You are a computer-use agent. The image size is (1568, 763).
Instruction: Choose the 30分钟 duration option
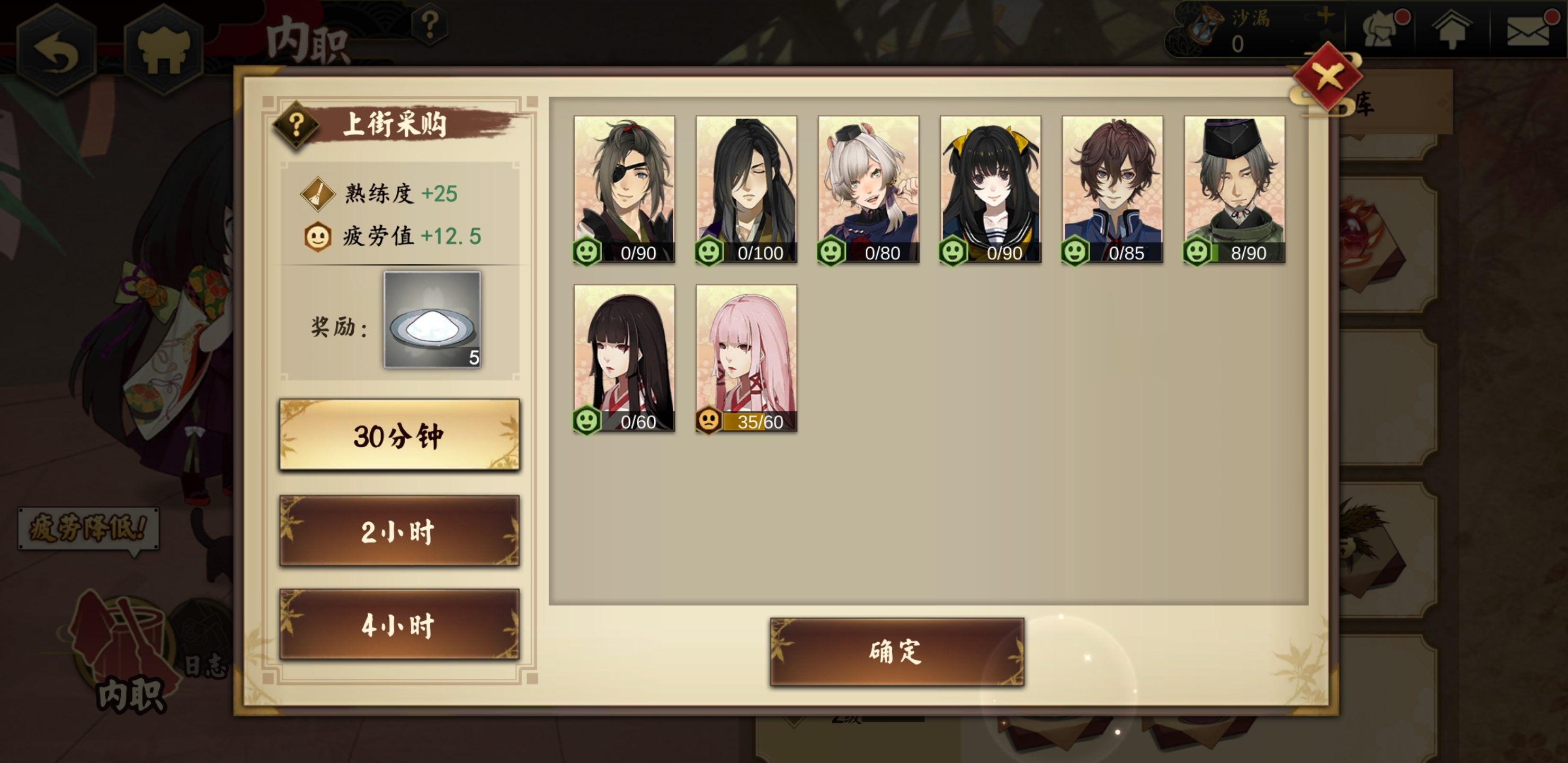click(399, 435)
